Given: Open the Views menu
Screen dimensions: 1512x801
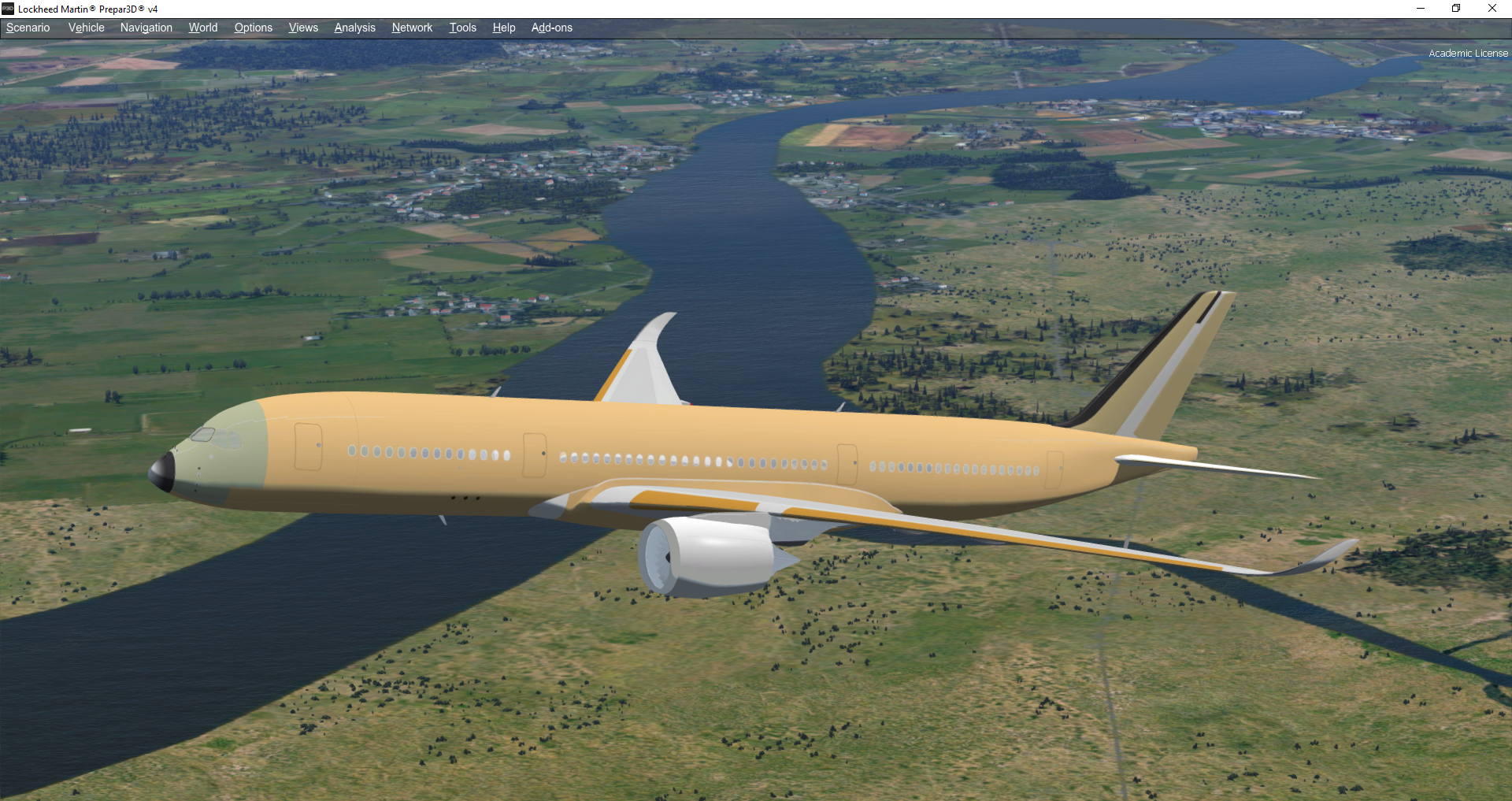Looking at the screenshot, I should pyautogui.click(x=303, y=28).
